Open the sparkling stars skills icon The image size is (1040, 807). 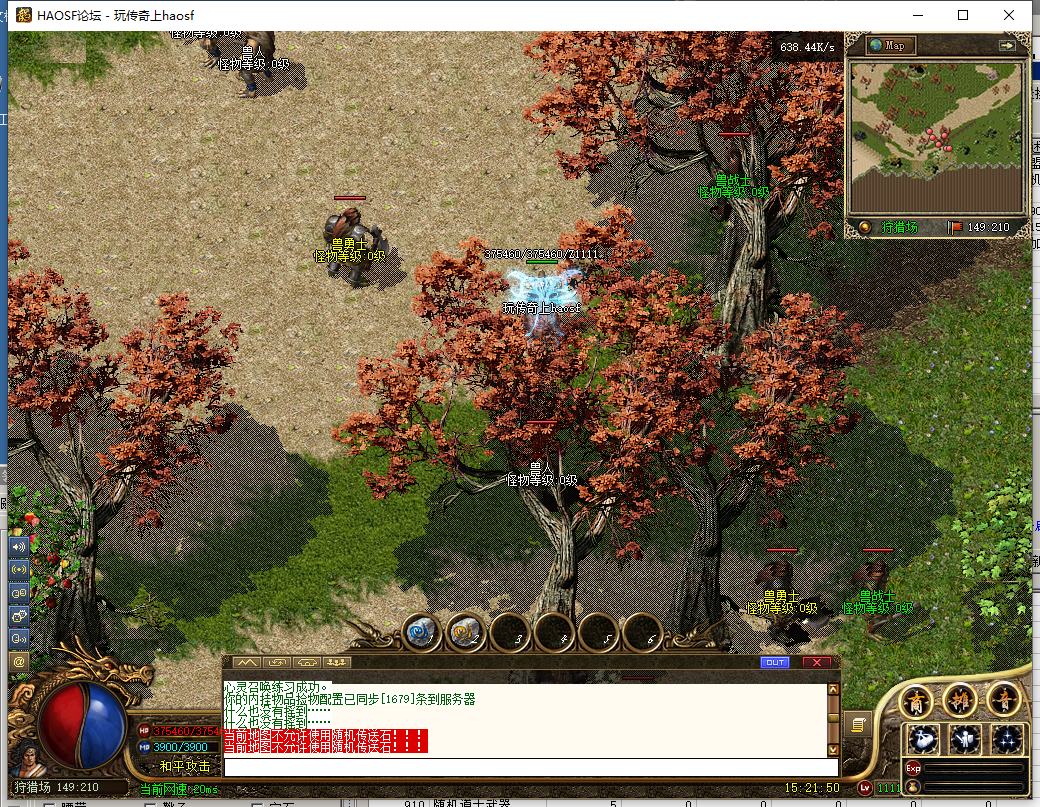click(1006, 740)
